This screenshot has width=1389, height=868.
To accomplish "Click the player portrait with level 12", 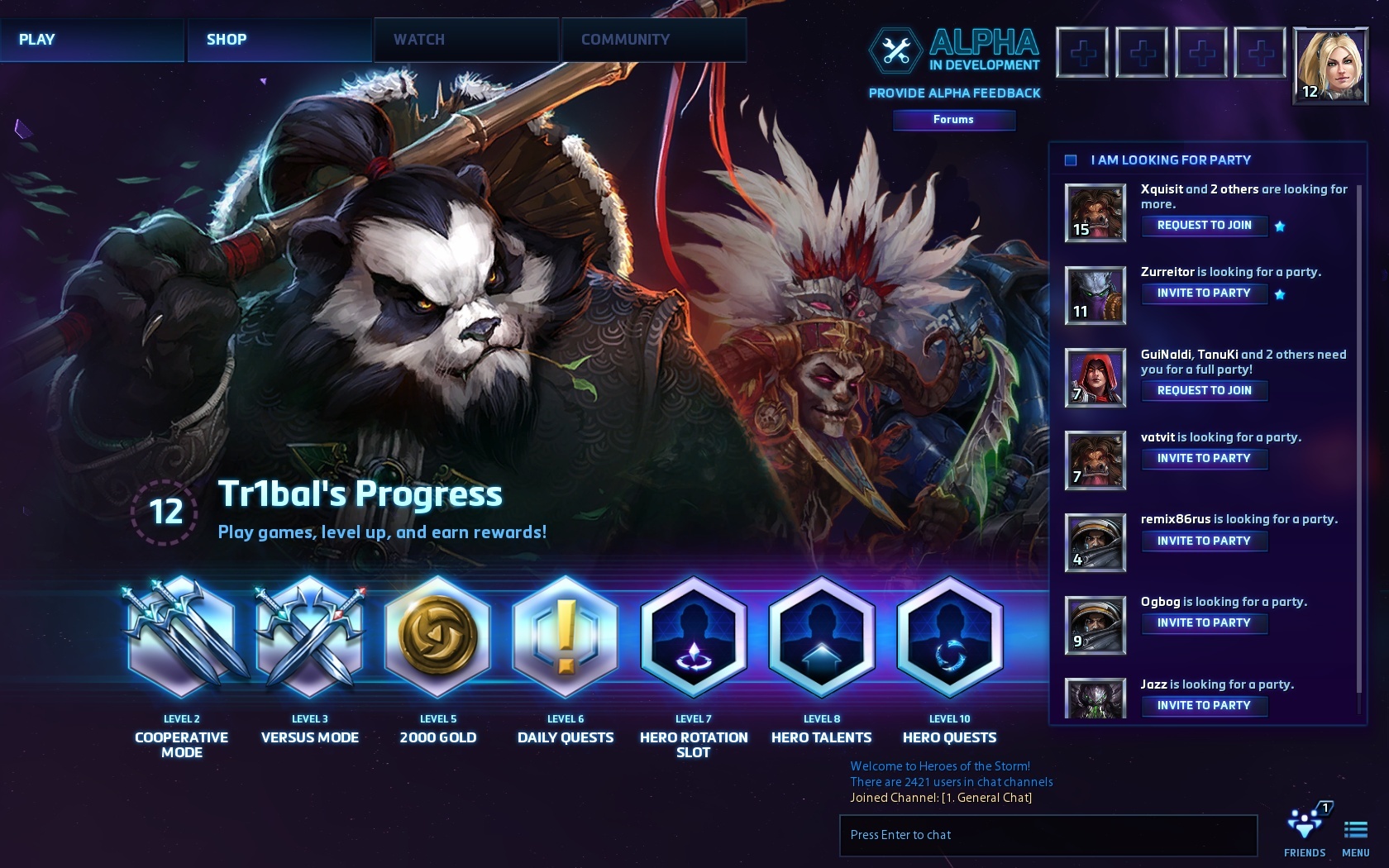I will (x=1330, y=66).
